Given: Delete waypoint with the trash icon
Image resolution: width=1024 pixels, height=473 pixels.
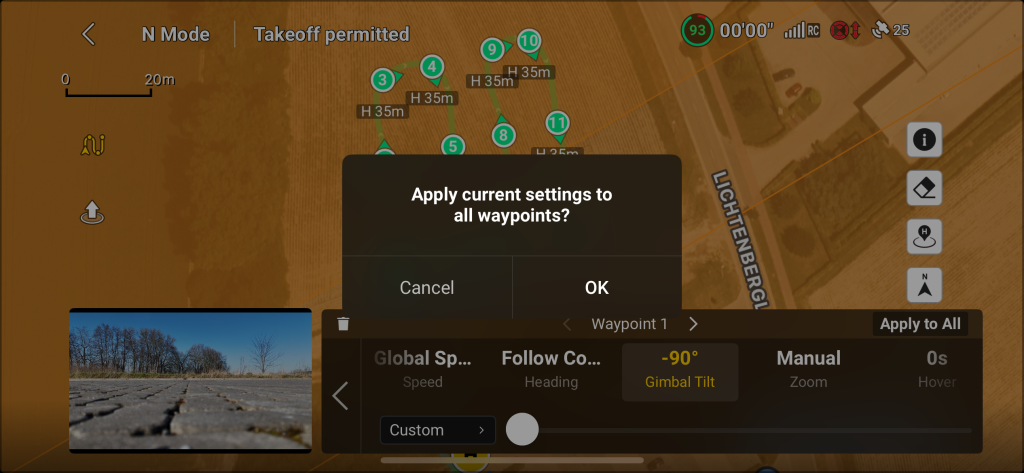Looking at the screenshot, I should tap(344, 324).
